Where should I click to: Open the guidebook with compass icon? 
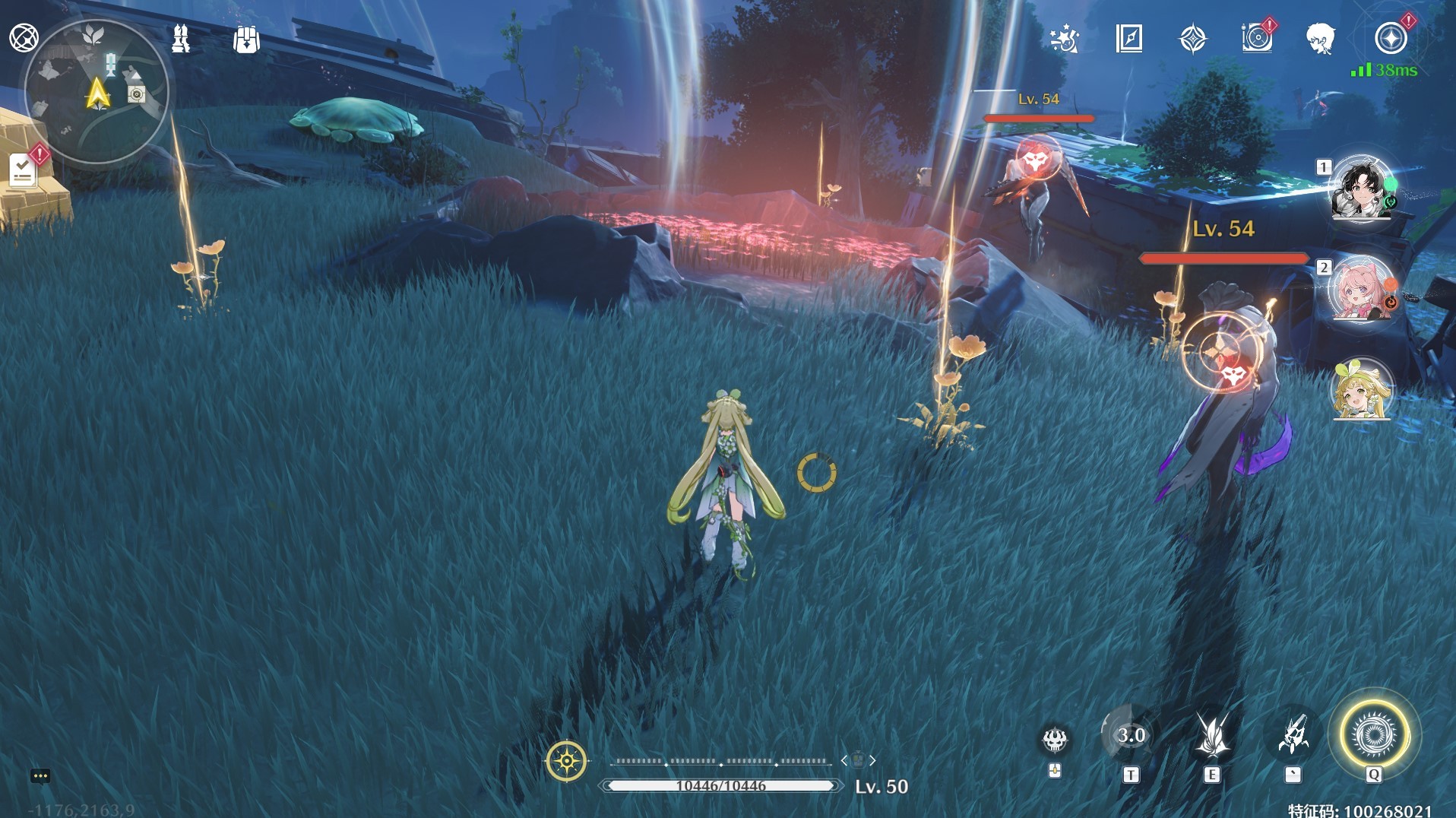[1128, 38]
